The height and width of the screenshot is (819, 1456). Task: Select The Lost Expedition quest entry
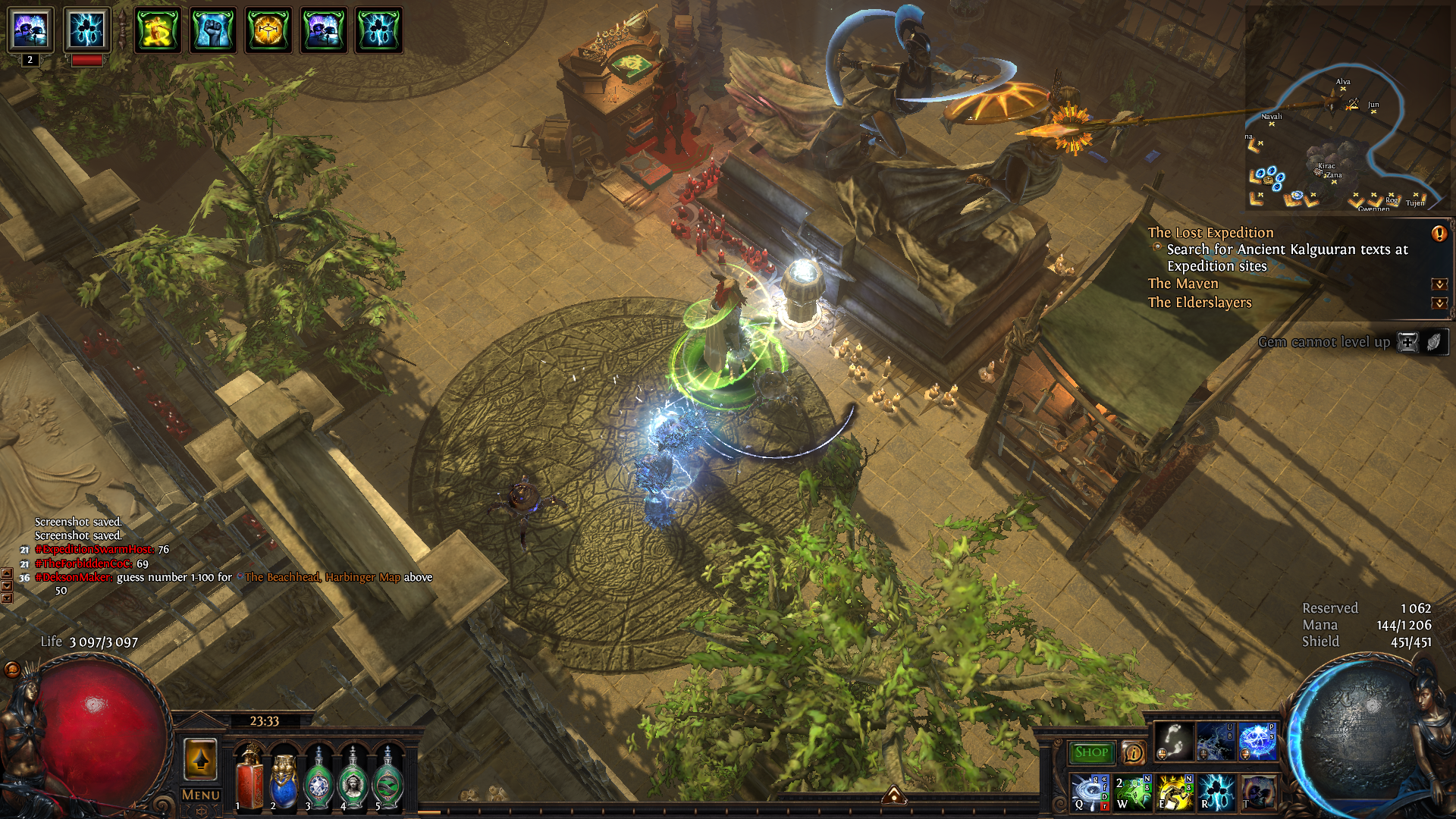[1210, 233]
